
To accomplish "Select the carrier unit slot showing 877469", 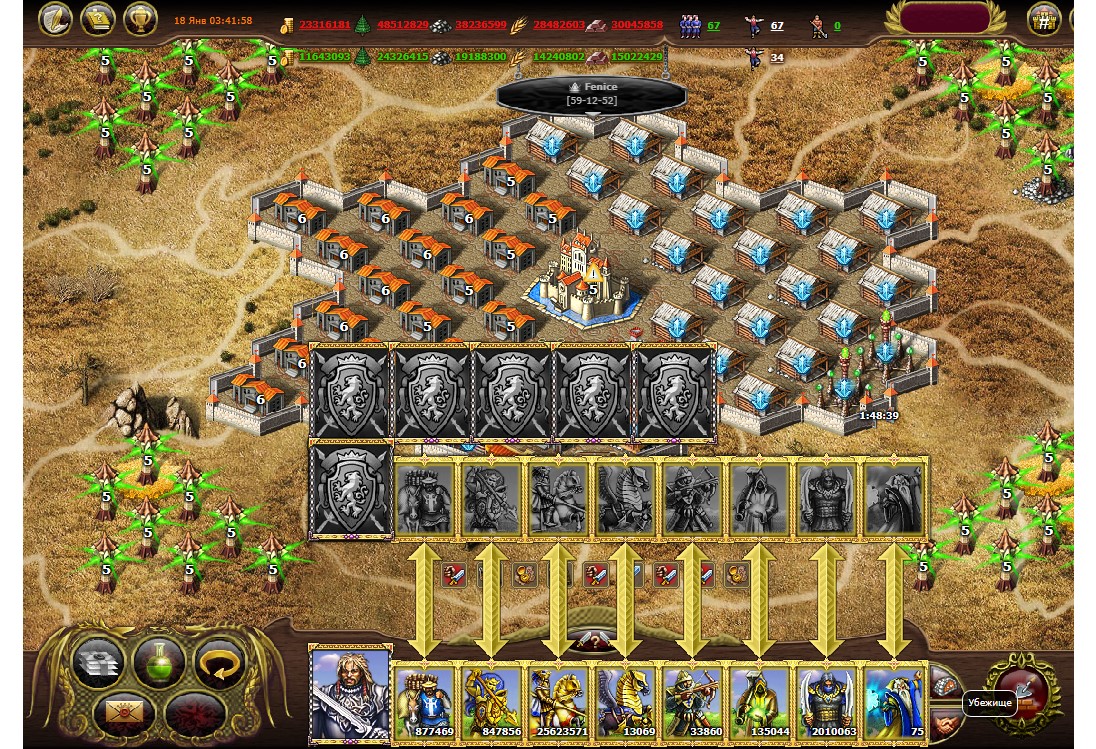I will click(x=425, y=702).
